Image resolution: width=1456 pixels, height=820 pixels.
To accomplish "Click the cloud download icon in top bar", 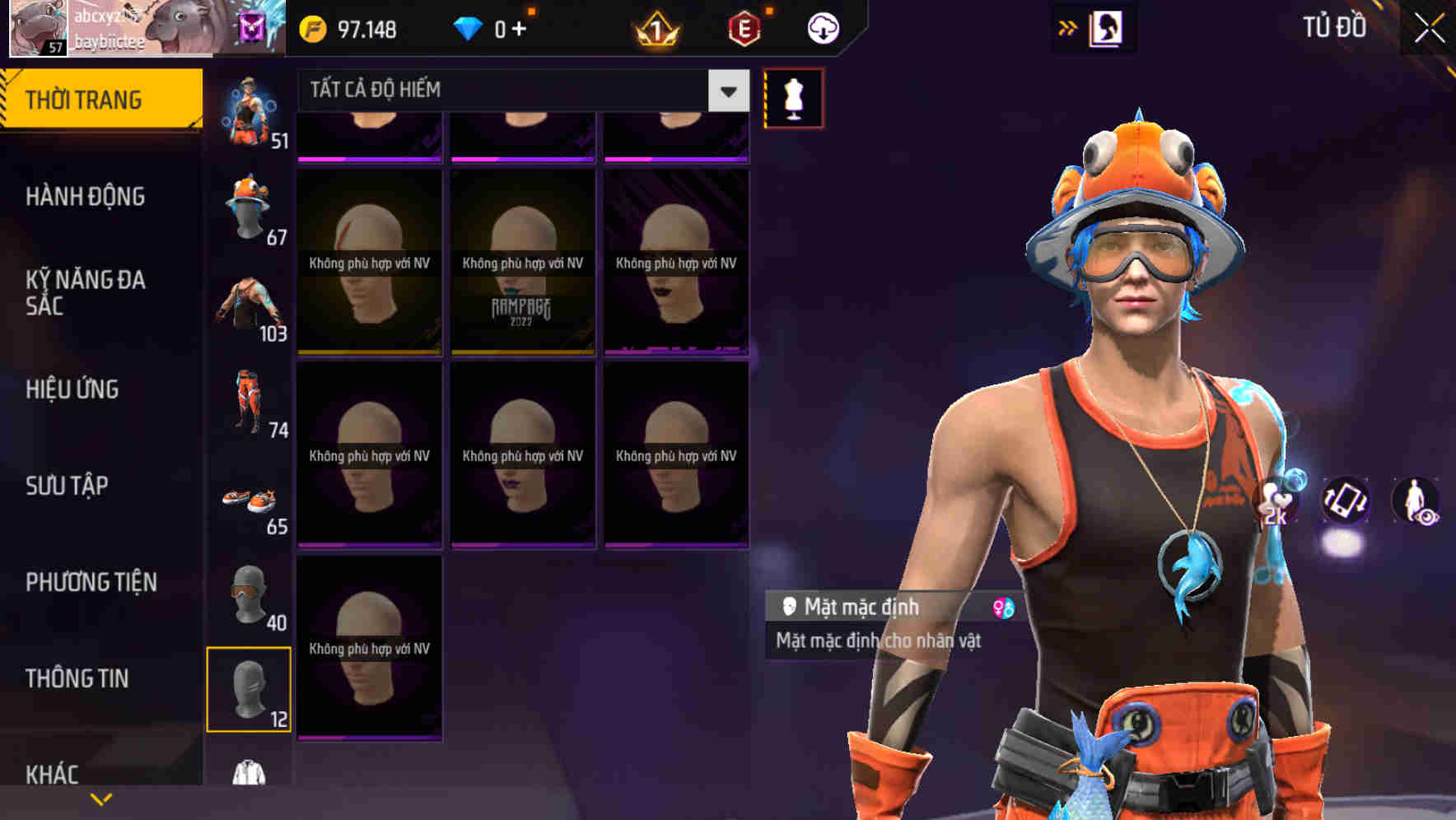I will [821, 27].
